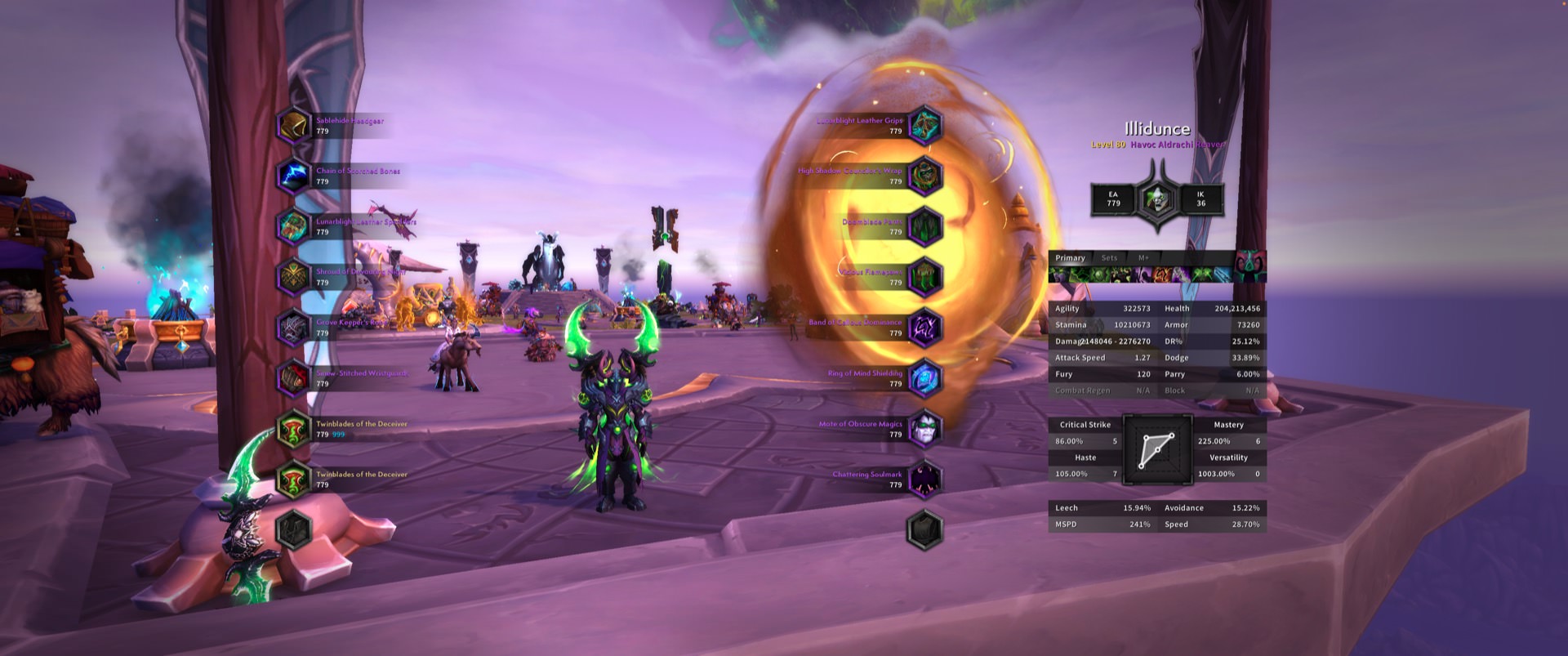This screenshot has width=1568, height=656.
Task: Open the M+ tab
Action: (1143, 258)
